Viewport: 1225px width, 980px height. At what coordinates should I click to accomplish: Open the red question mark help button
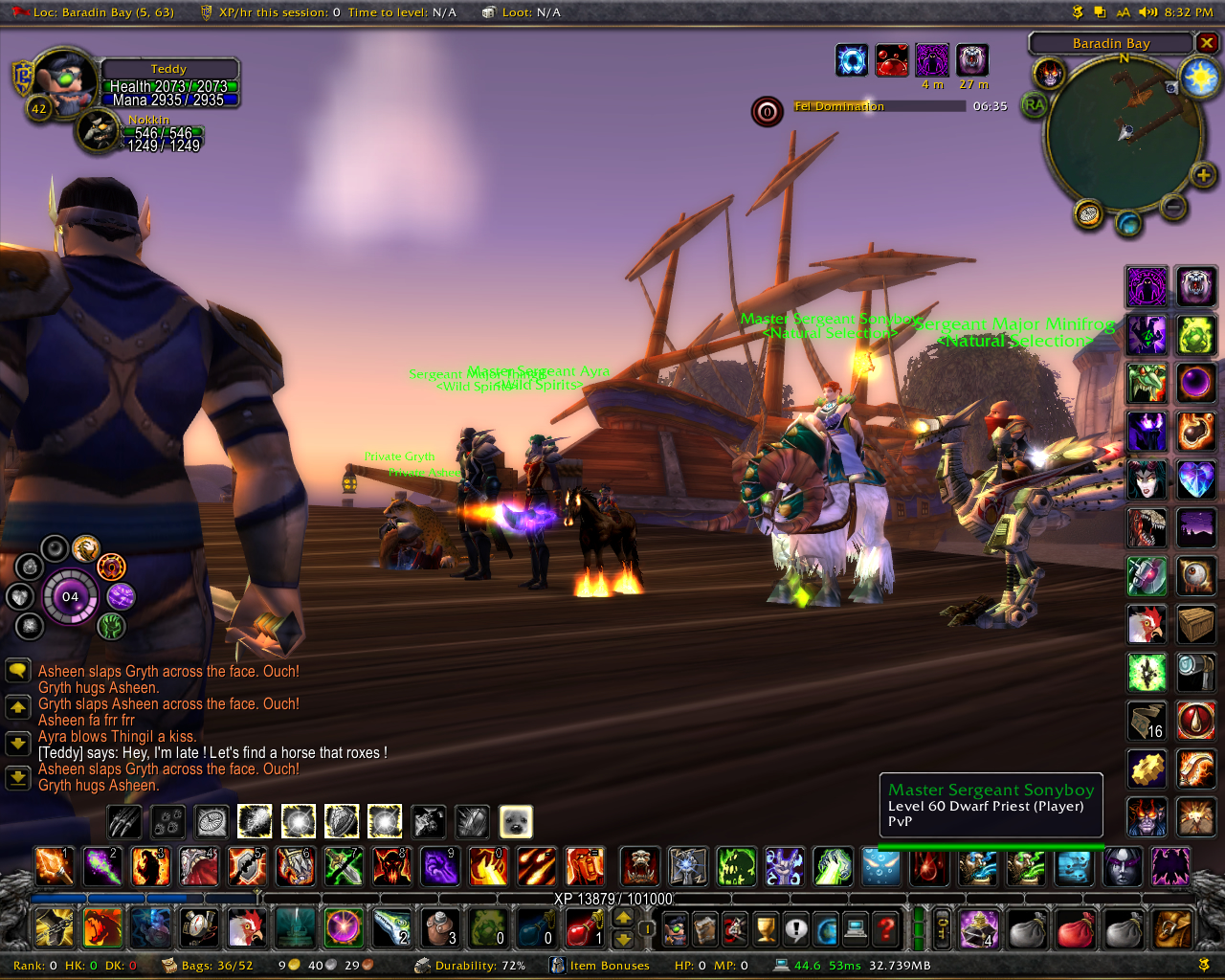coord(887,929)
